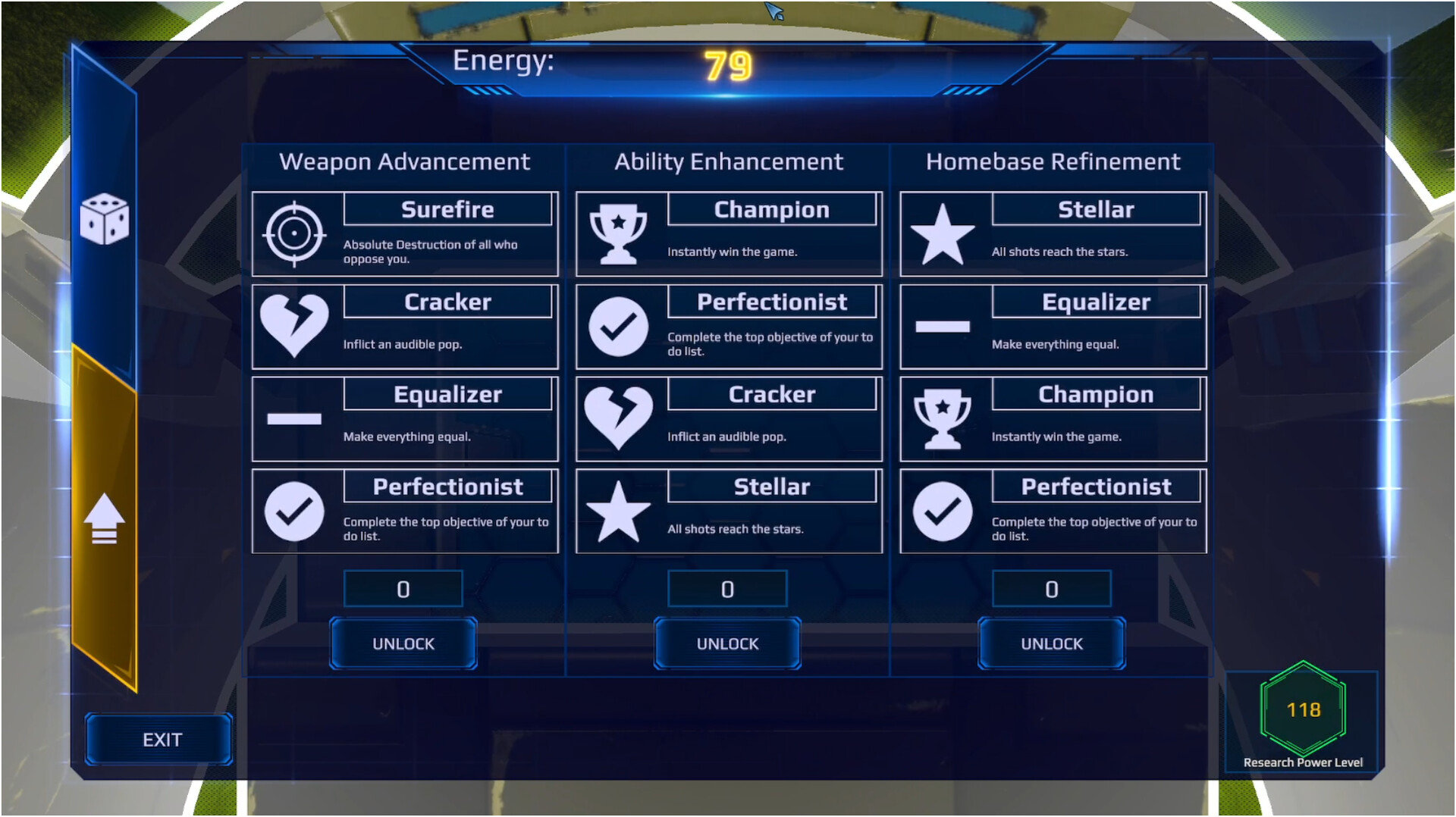Viewport: 1456px width, 817px height.
Task: Select the Perfectionist checkmark icon in Weapon Advancement
Action: [x=295, y=510]
